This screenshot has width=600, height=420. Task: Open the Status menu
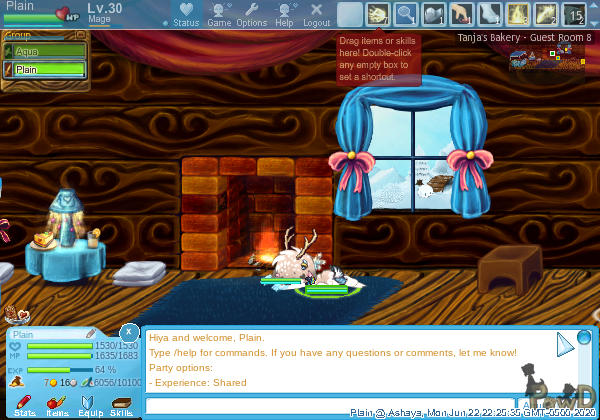[185, 14]
